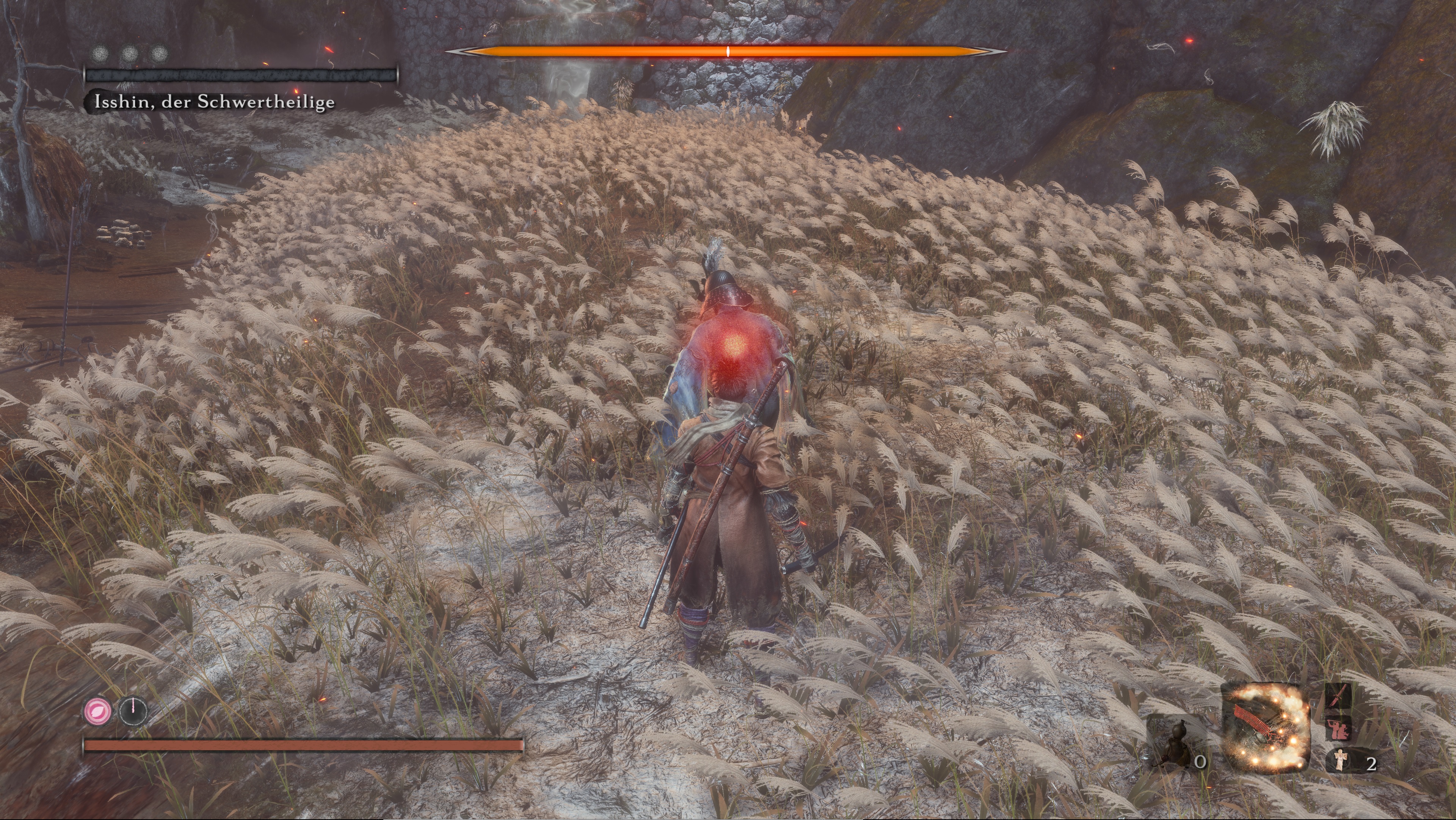The height and width of the screenshot is (820, 1456).
Task: Click the dark empty resurrection node
Action: pos(133,710)
